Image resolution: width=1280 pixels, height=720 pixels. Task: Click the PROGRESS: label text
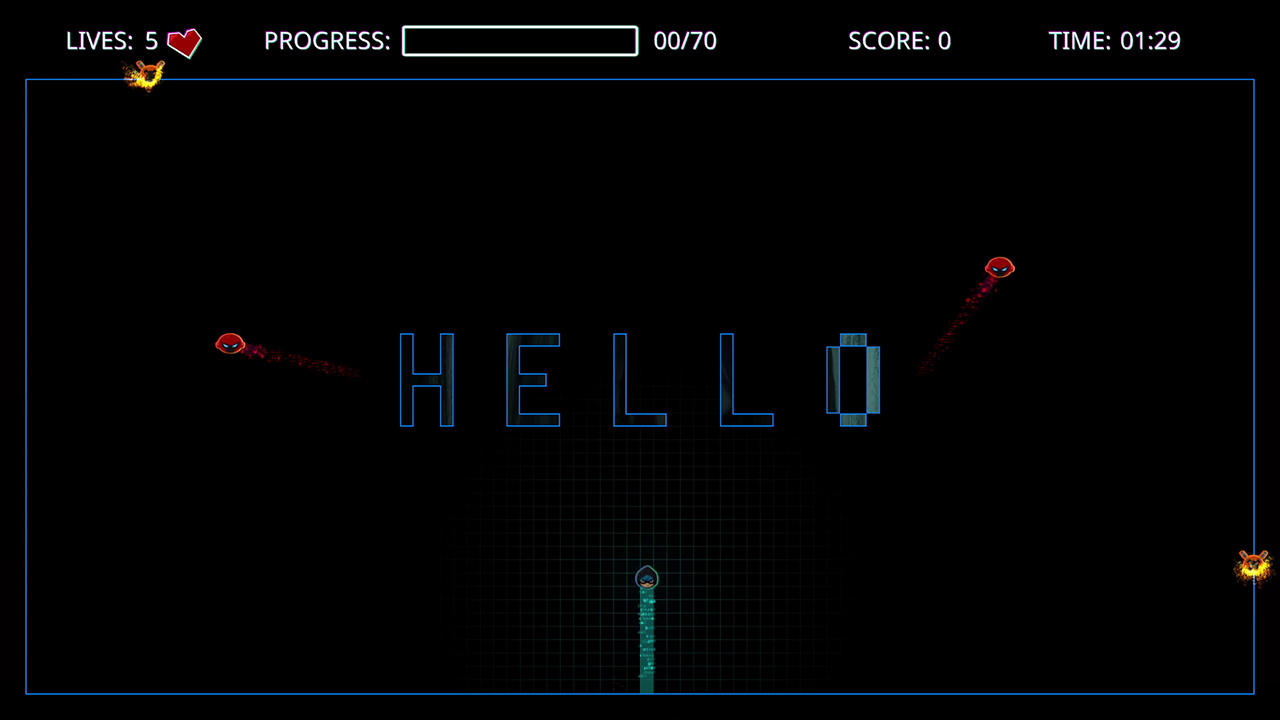[327, 41]
